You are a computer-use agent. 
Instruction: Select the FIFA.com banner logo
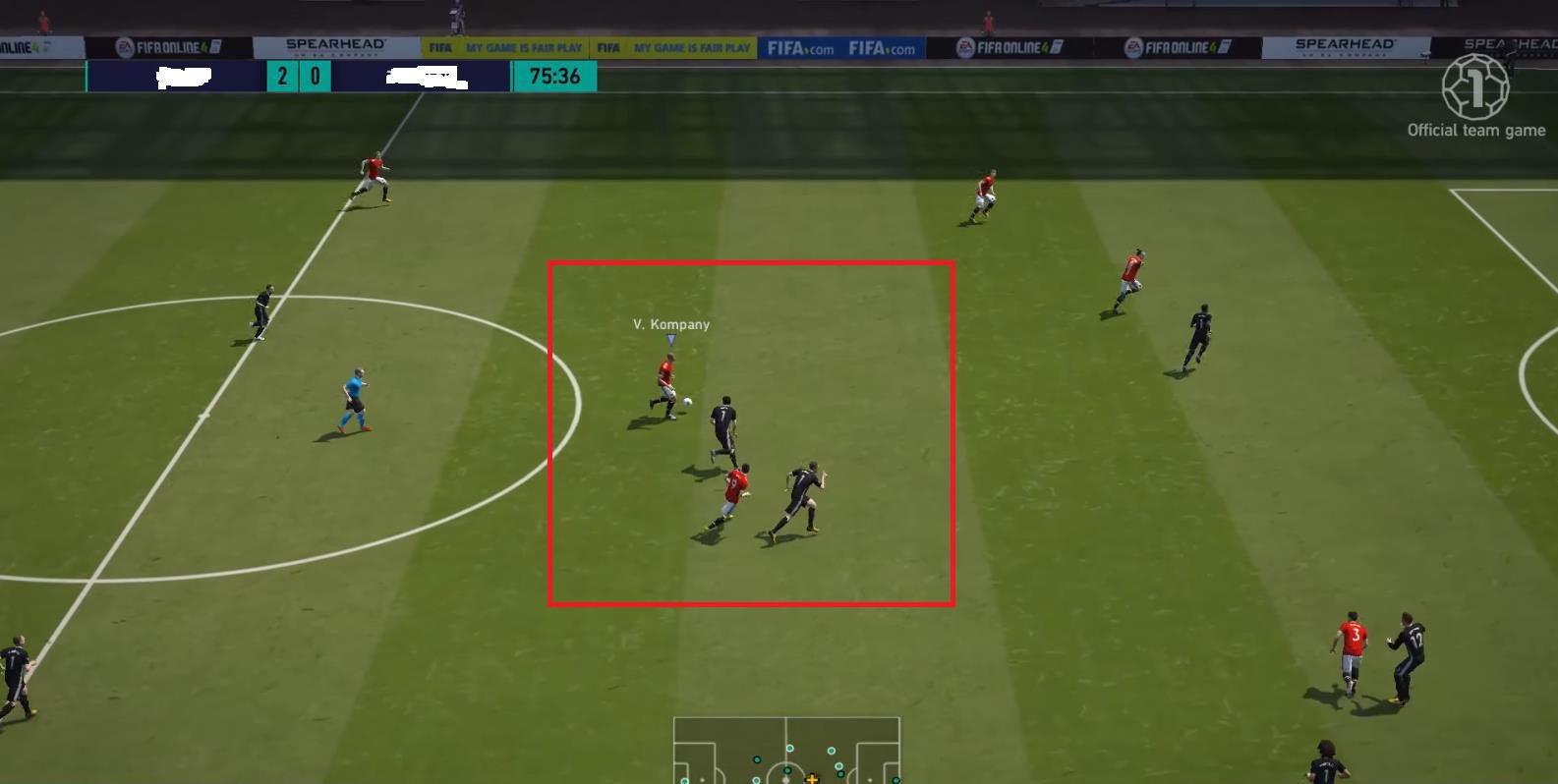click(798, 45)
